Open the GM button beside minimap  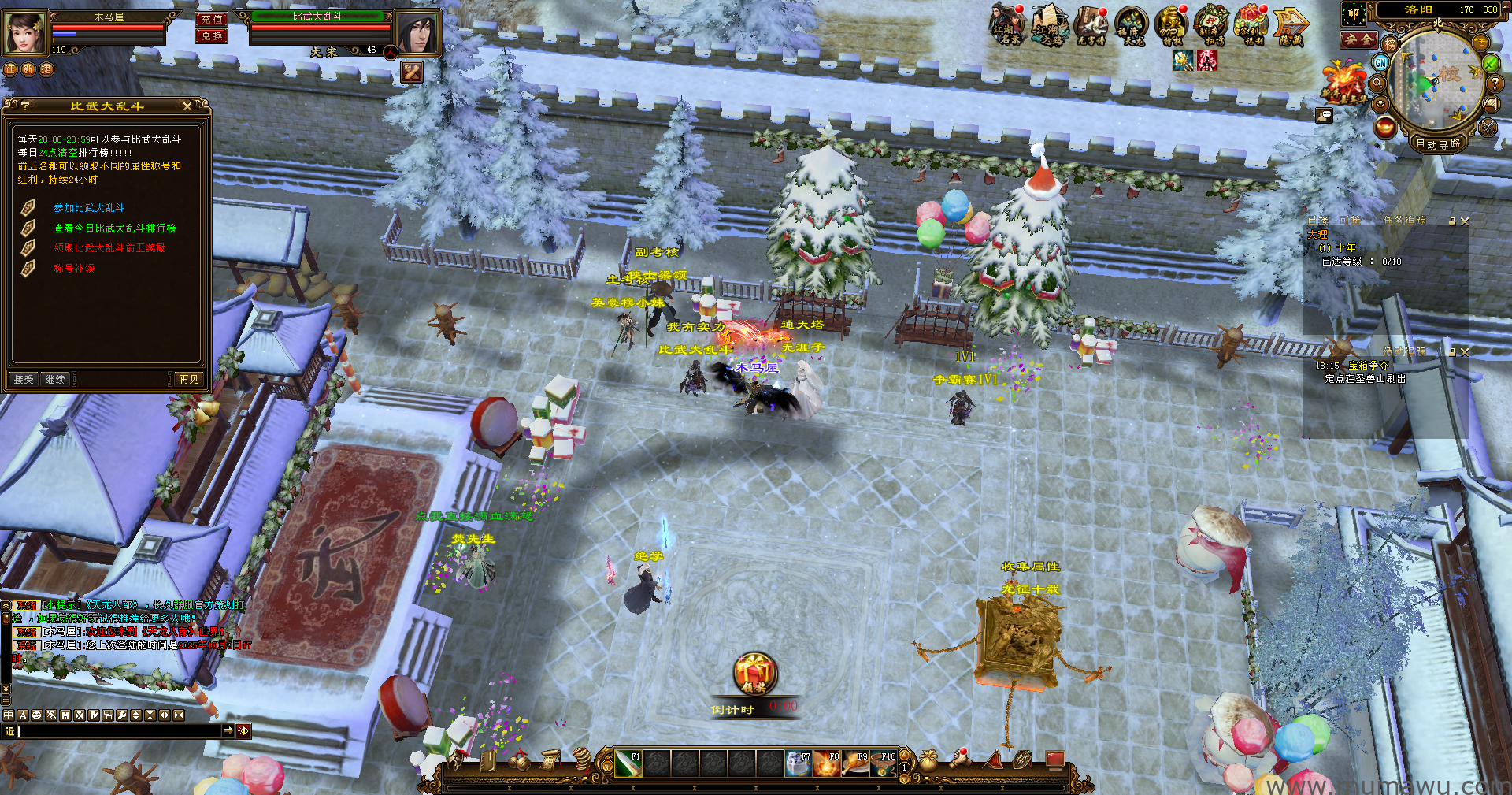tap(1380, 62)
